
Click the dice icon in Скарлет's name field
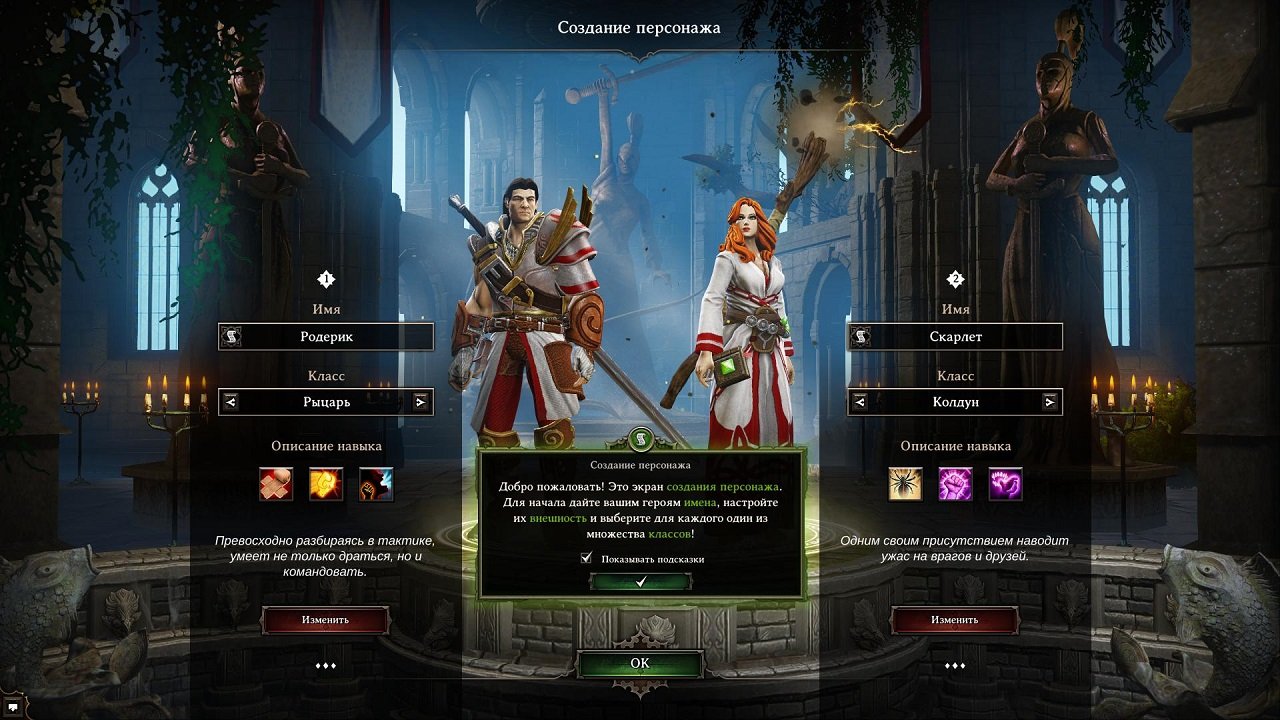click(861, 336)
